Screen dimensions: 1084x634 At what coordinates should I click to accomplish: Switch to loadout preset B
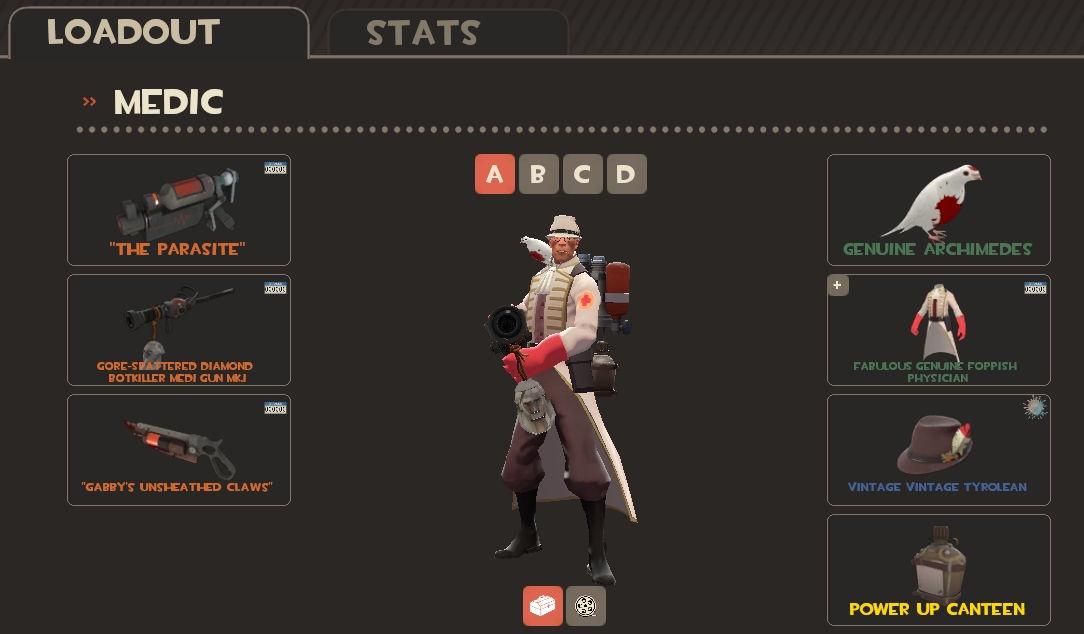[x=538, y=174]
